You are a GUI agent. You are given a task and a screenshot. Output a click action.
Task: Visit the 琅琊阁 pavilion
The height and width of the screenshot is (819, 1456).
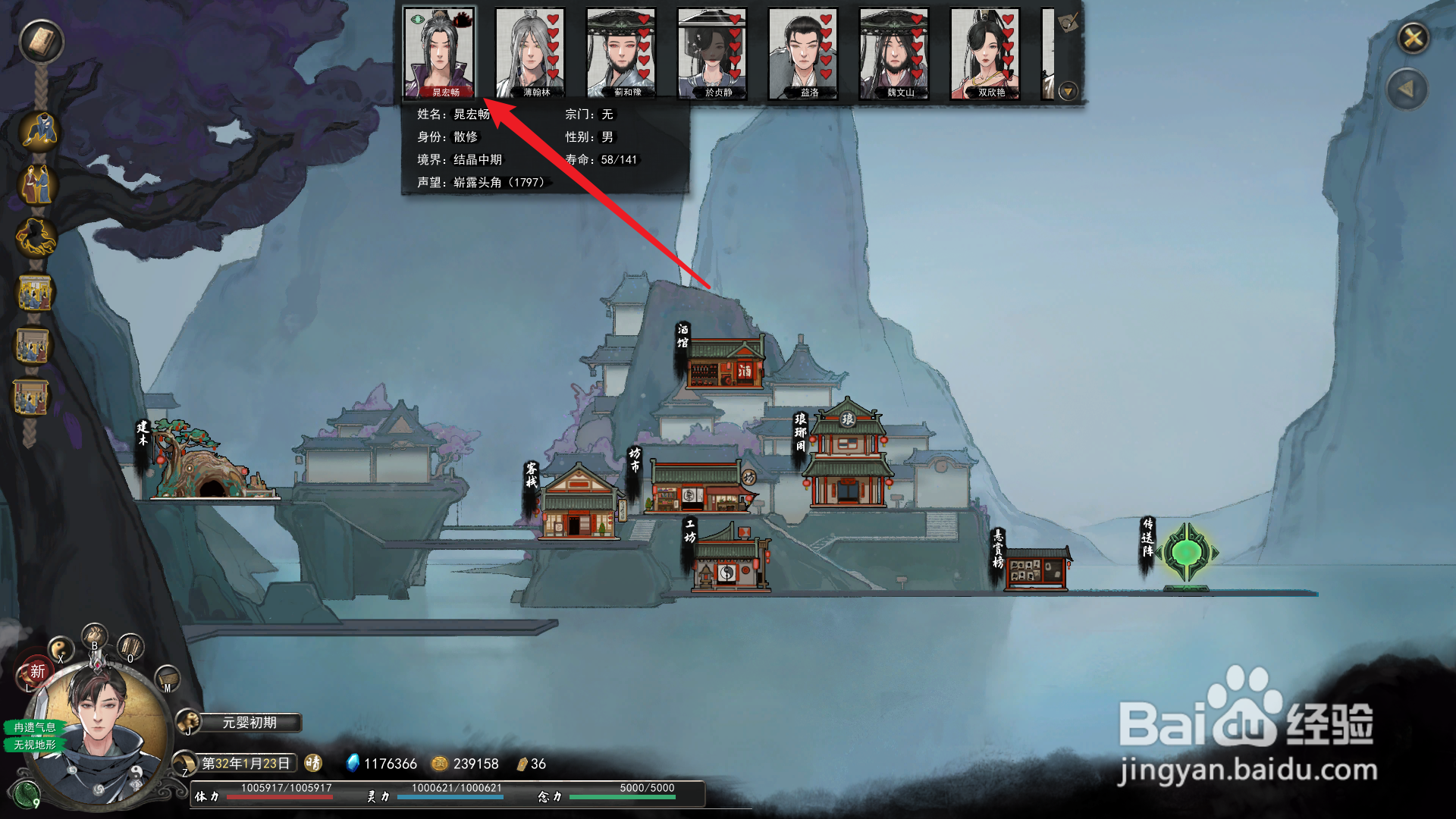pyautogui.click(x=848, y=459)
